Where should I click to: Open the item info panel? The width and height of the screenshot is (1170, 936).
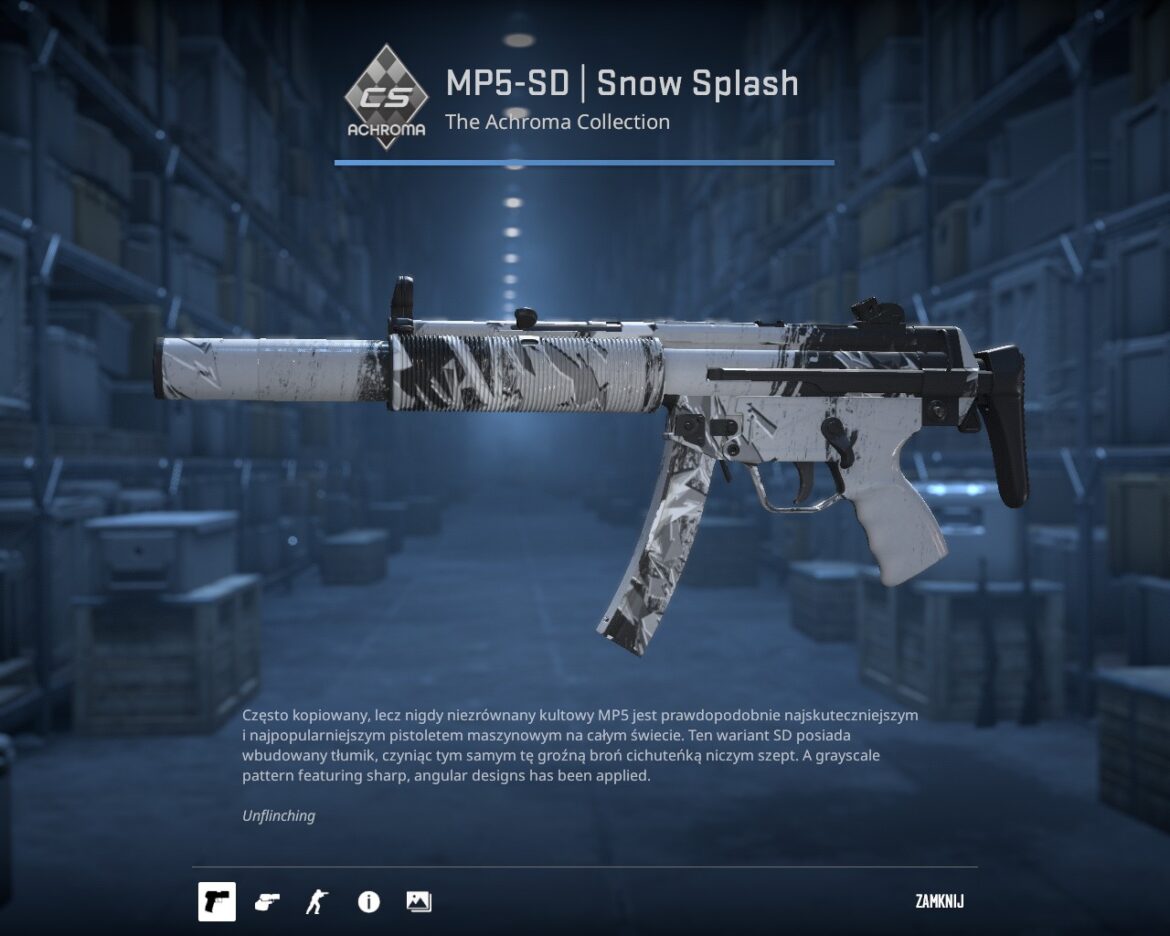[x=368, y=902]
